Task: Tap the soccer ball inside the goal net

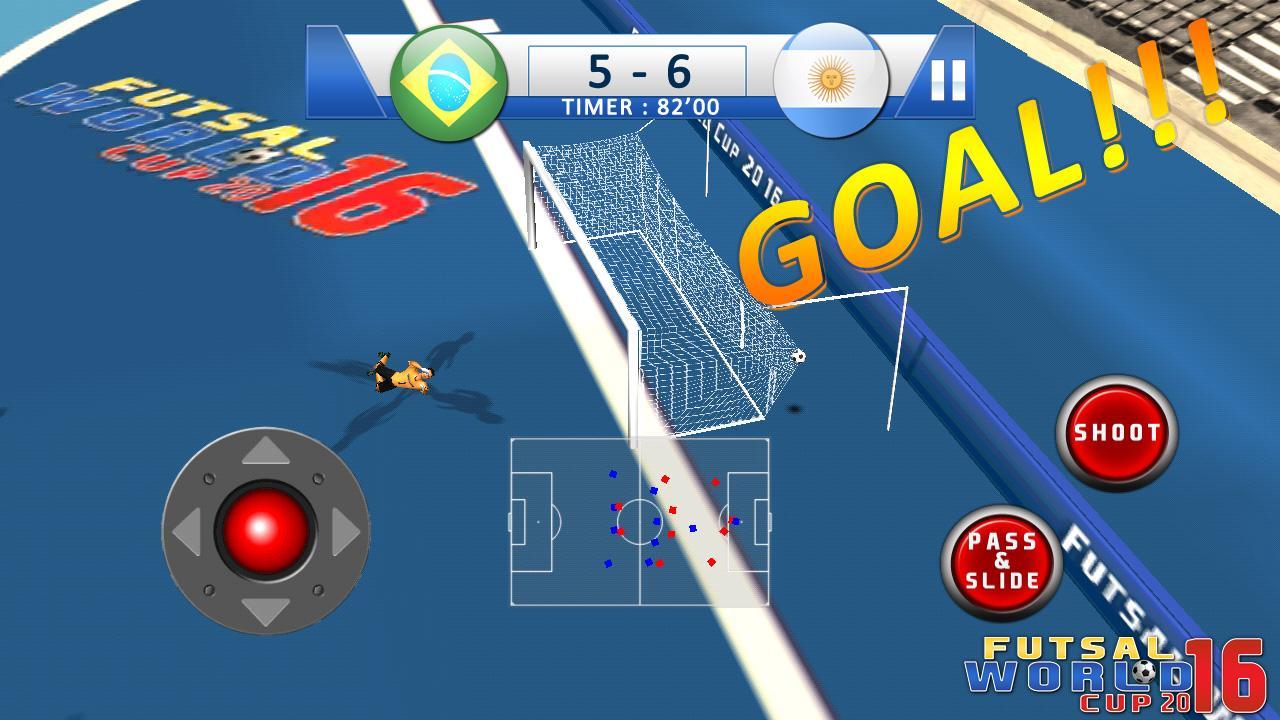Action: (799, 356)
